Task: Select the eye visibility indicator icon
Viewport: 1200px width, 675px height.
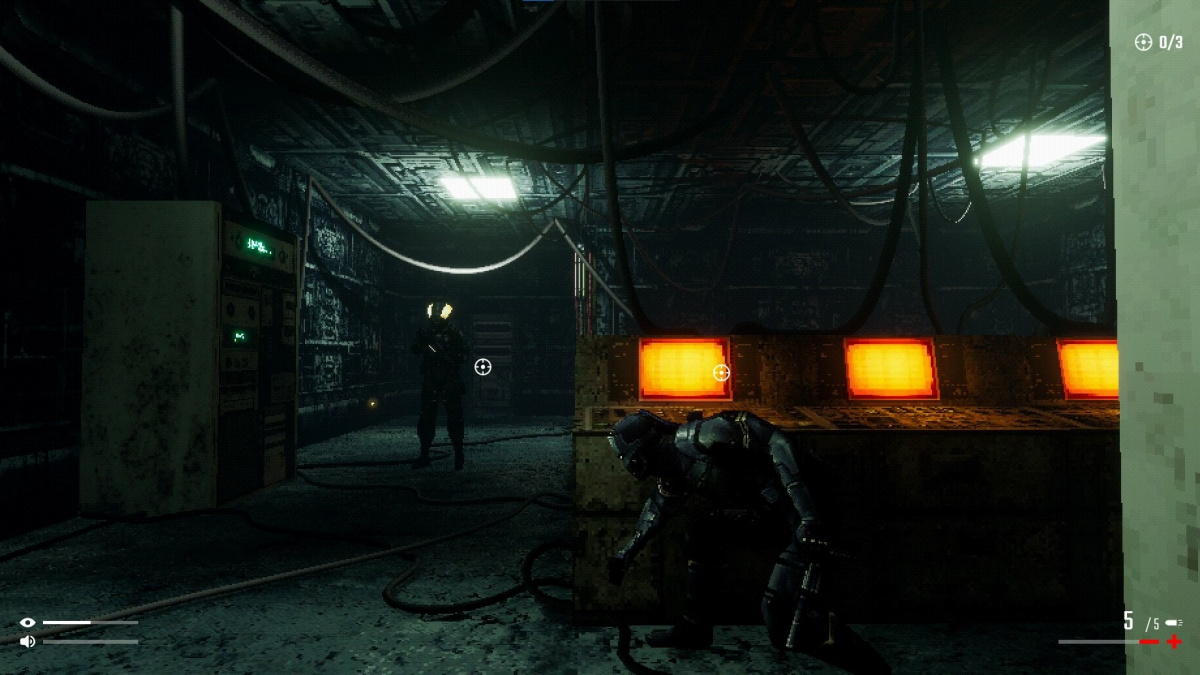Action: coord(27,623)
